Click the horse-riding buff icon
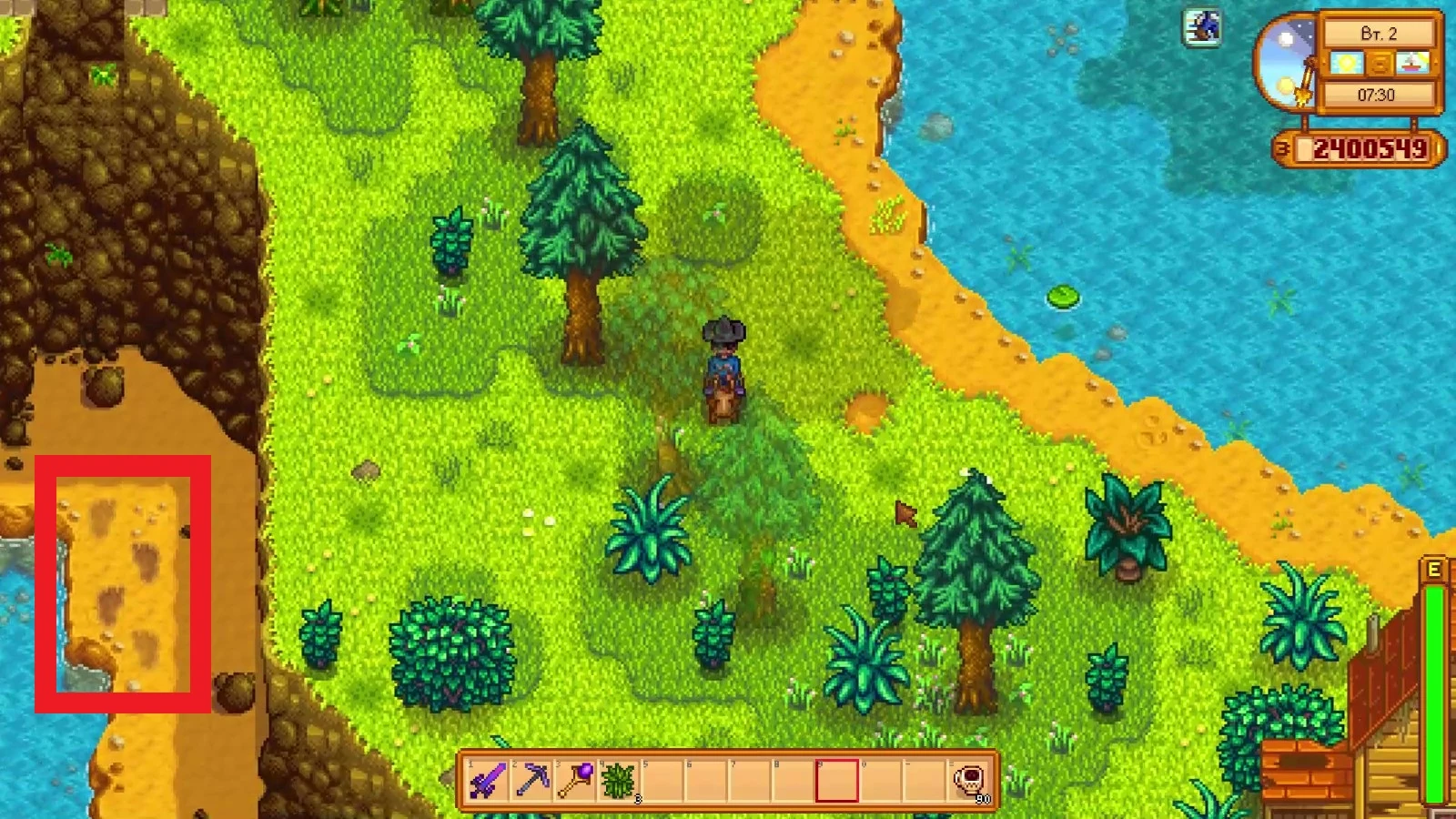The height and width of the screenshot is (819, 1456). tap(1203, 27)
